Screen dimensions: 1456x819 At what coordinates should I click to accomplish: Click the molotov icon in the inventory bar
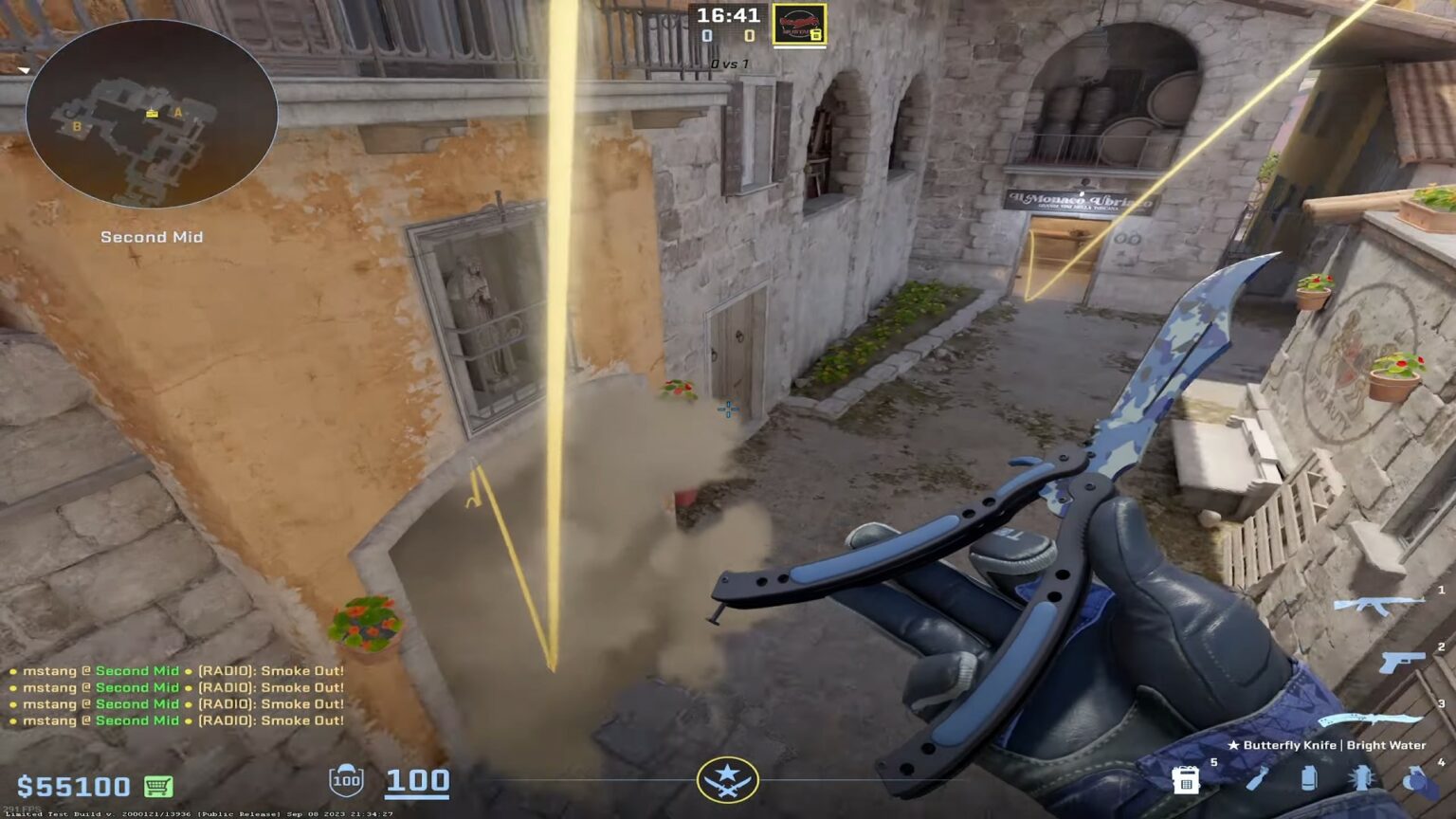[1259, 780]
